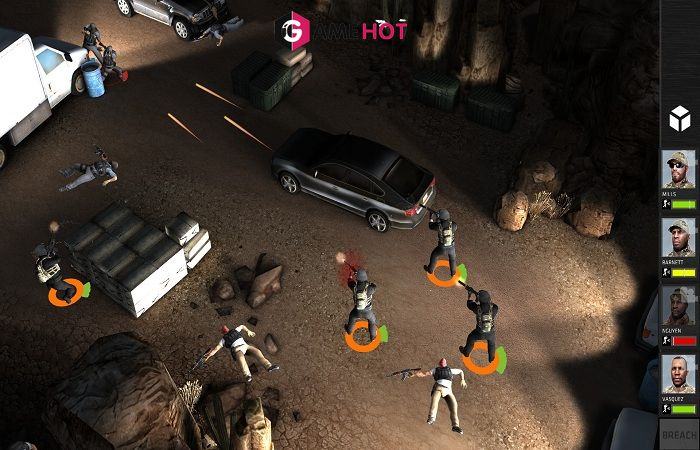Select the Barnett squad portrait
This screenshot has width=700, height=450.
(679, 238)
